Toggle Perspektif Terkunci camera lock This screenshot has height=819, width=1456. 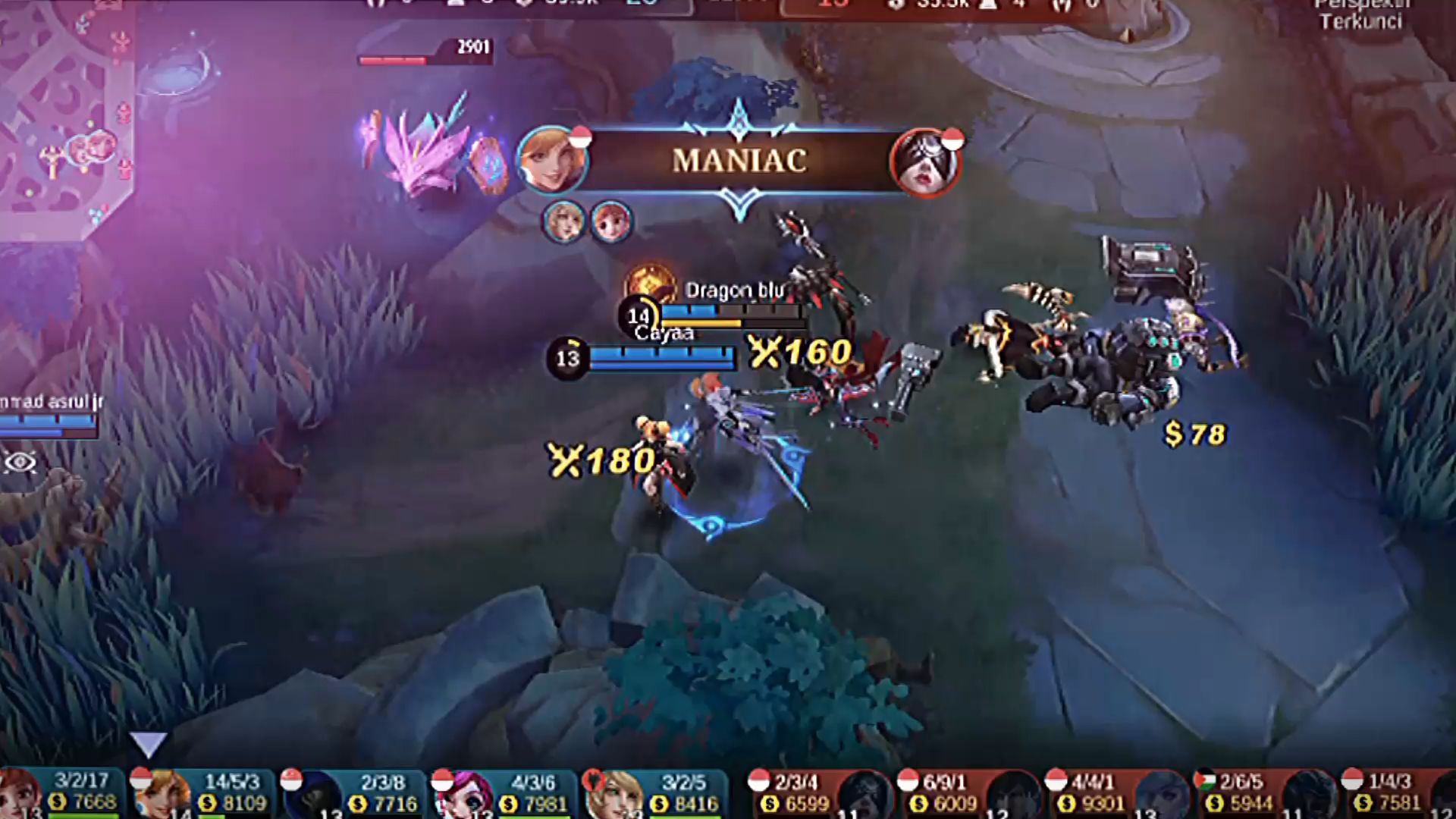[1360, 15]
